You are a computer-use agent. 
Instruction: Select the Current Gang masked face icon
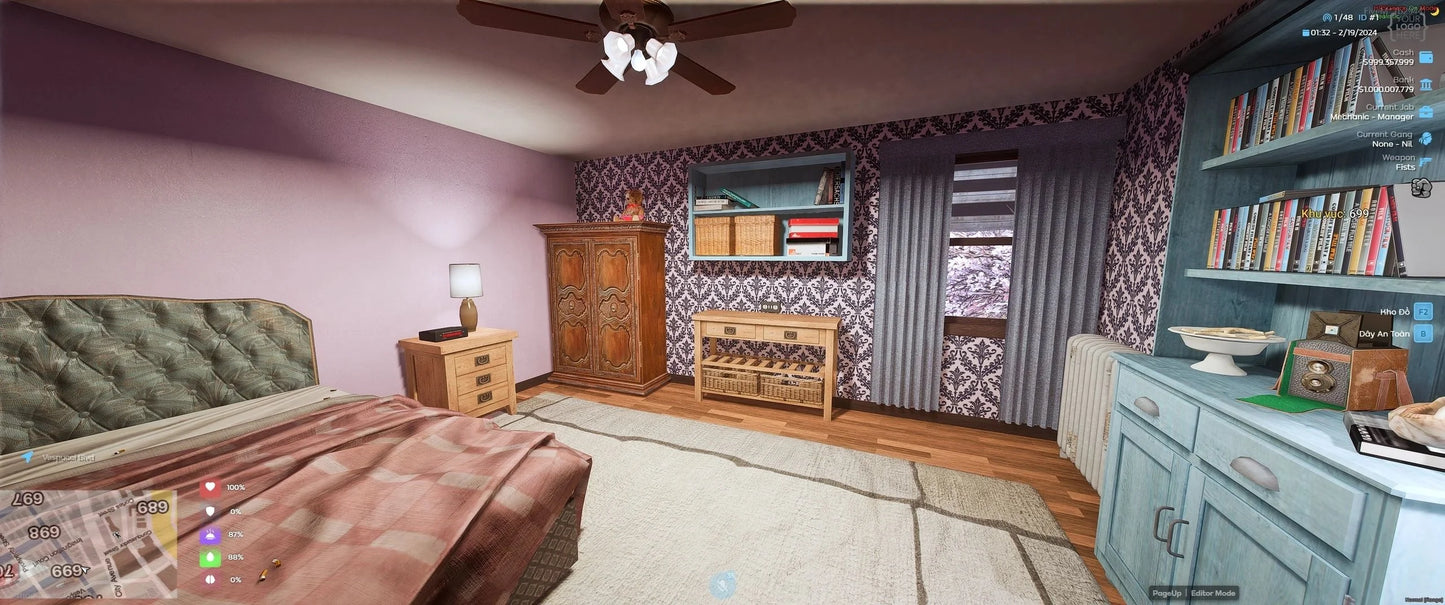tap(1425, 138)
